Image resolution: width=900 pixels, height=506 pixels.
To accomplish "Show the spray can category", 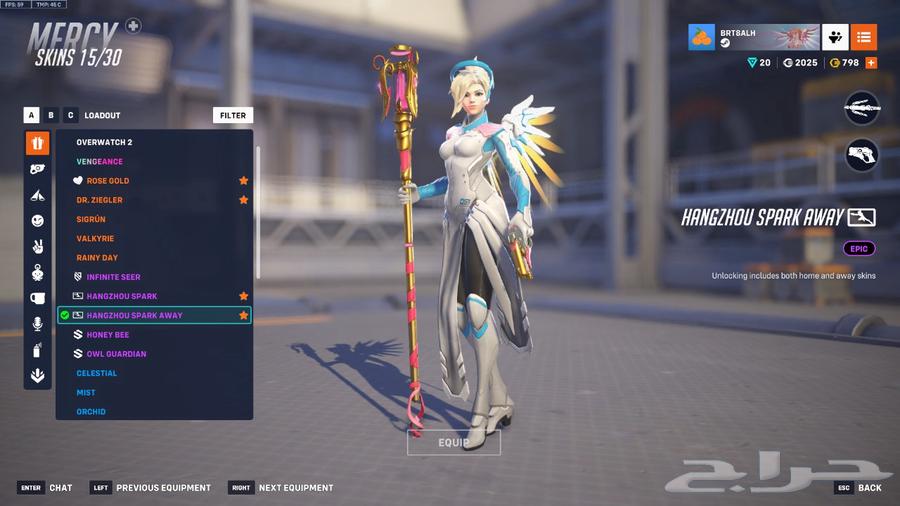I will 37,350.
